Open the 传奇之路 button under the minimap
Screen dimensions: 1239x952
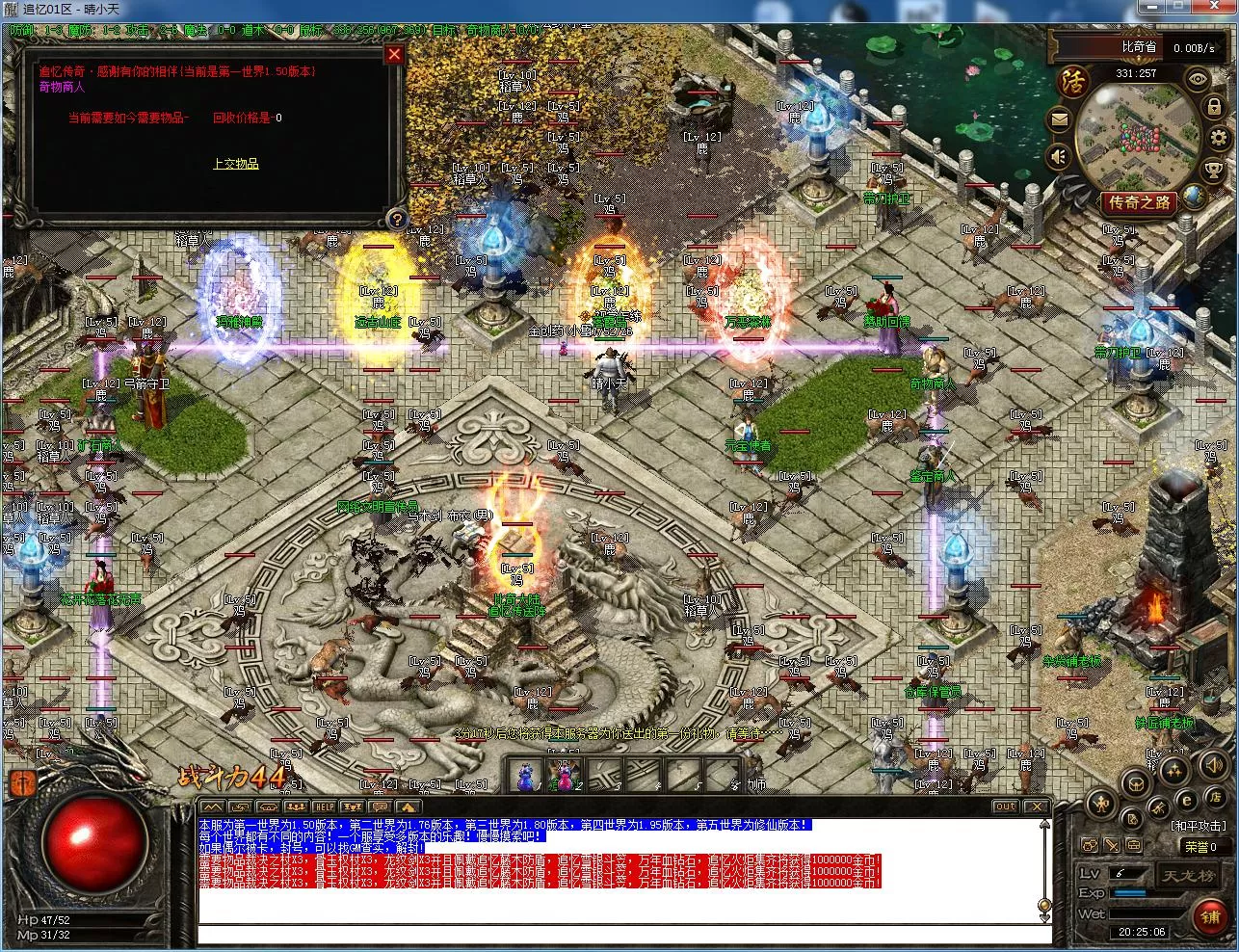(x=1140, y=203)
